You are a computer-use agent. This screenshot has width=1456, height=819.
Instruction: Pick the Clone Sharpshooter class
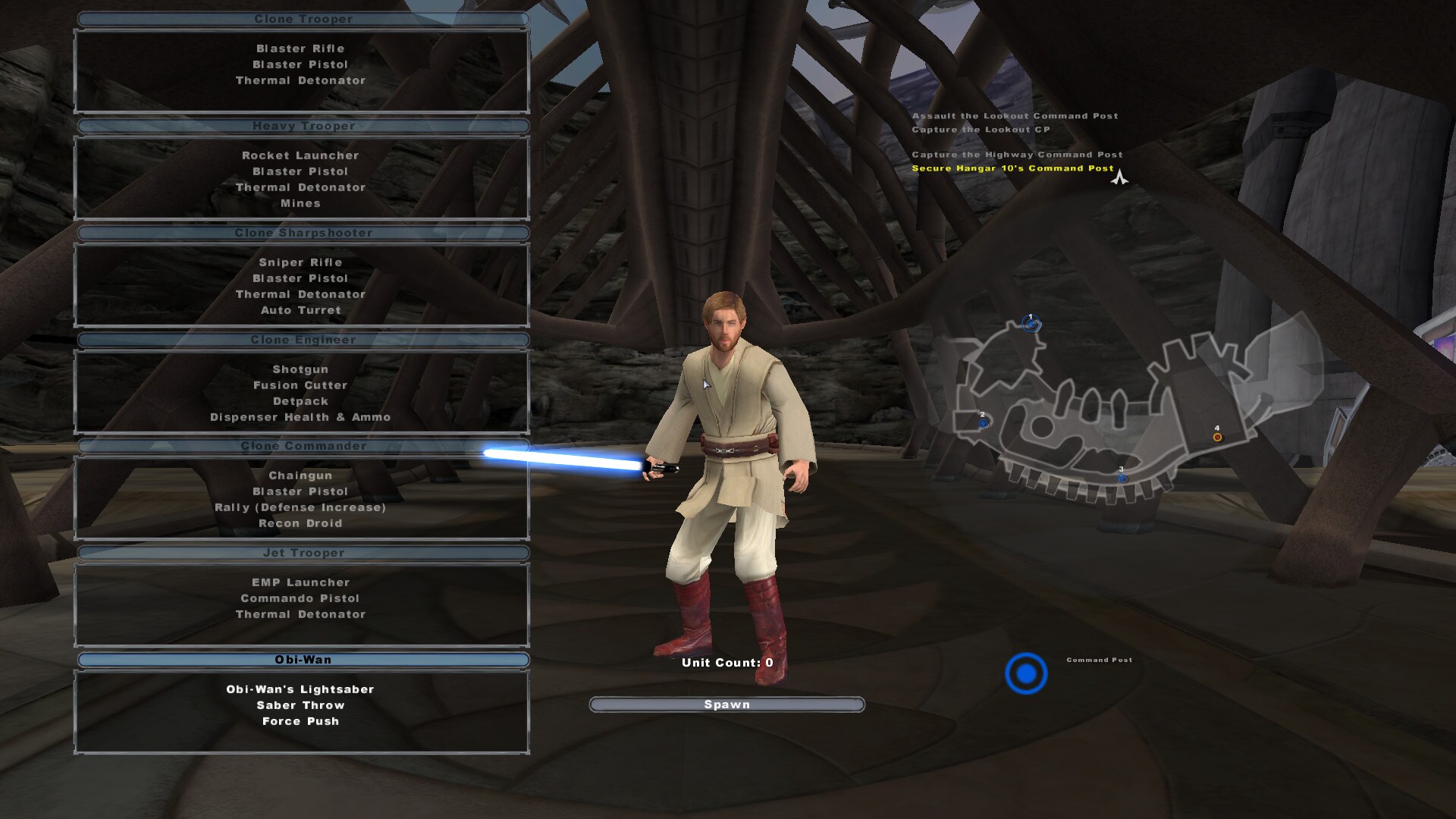(x=303, y=234)
